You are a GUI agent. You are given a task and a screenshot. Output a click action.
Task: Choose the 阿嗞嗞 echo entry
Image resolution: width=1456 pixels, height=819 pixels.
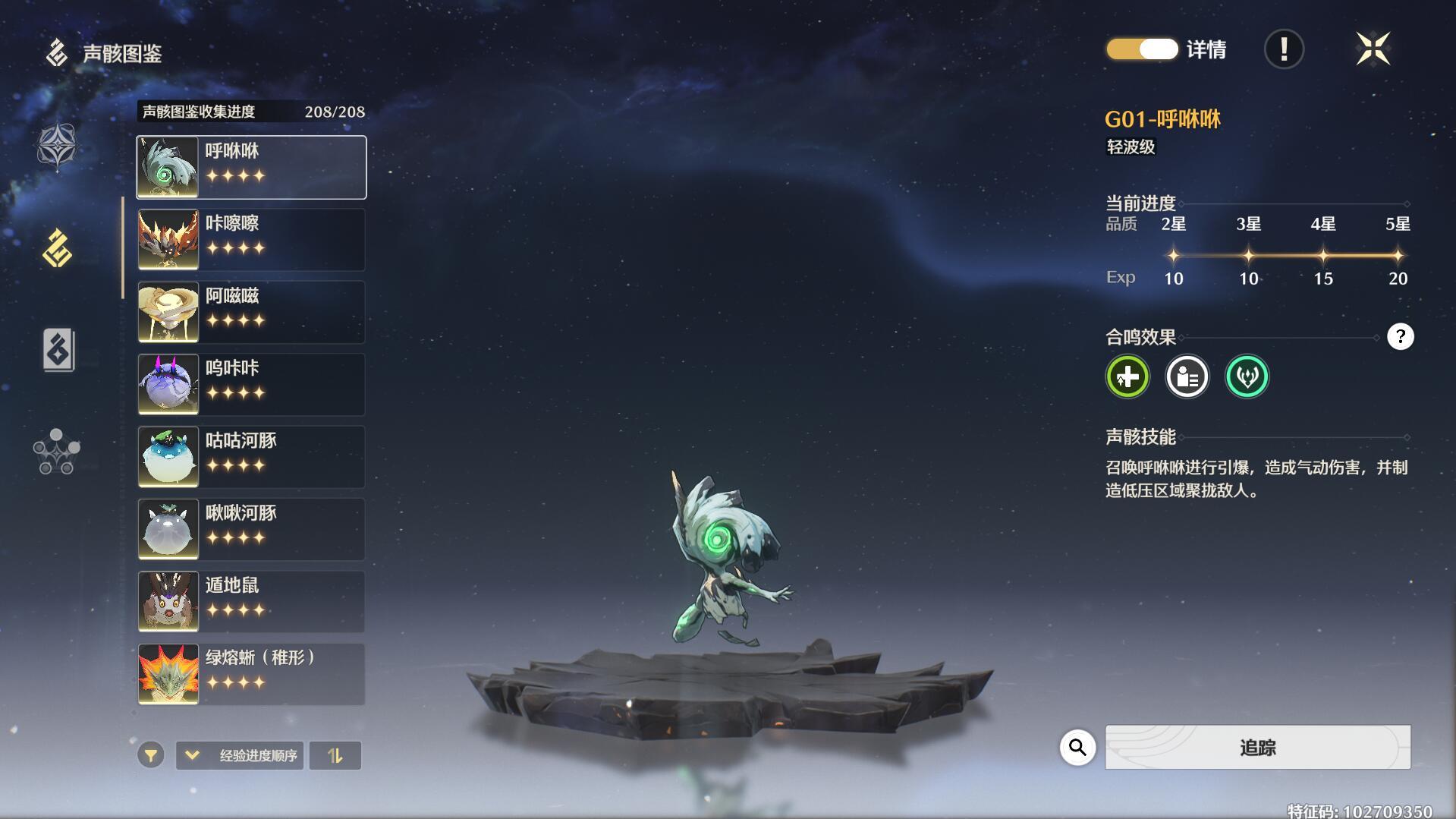[251, 312]
